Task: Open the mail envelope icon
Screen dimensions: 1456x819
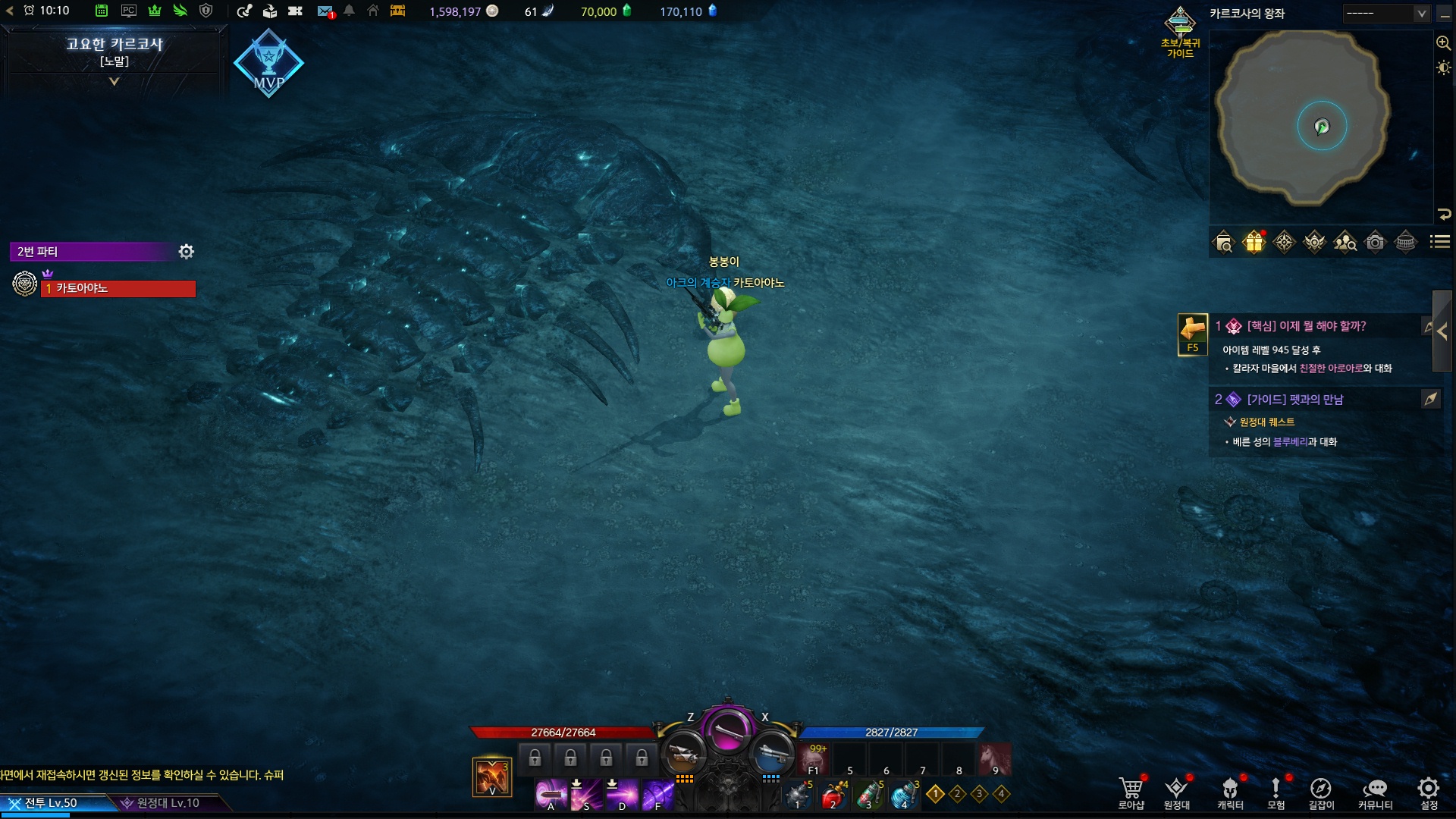Action: (x=325, y=11)
